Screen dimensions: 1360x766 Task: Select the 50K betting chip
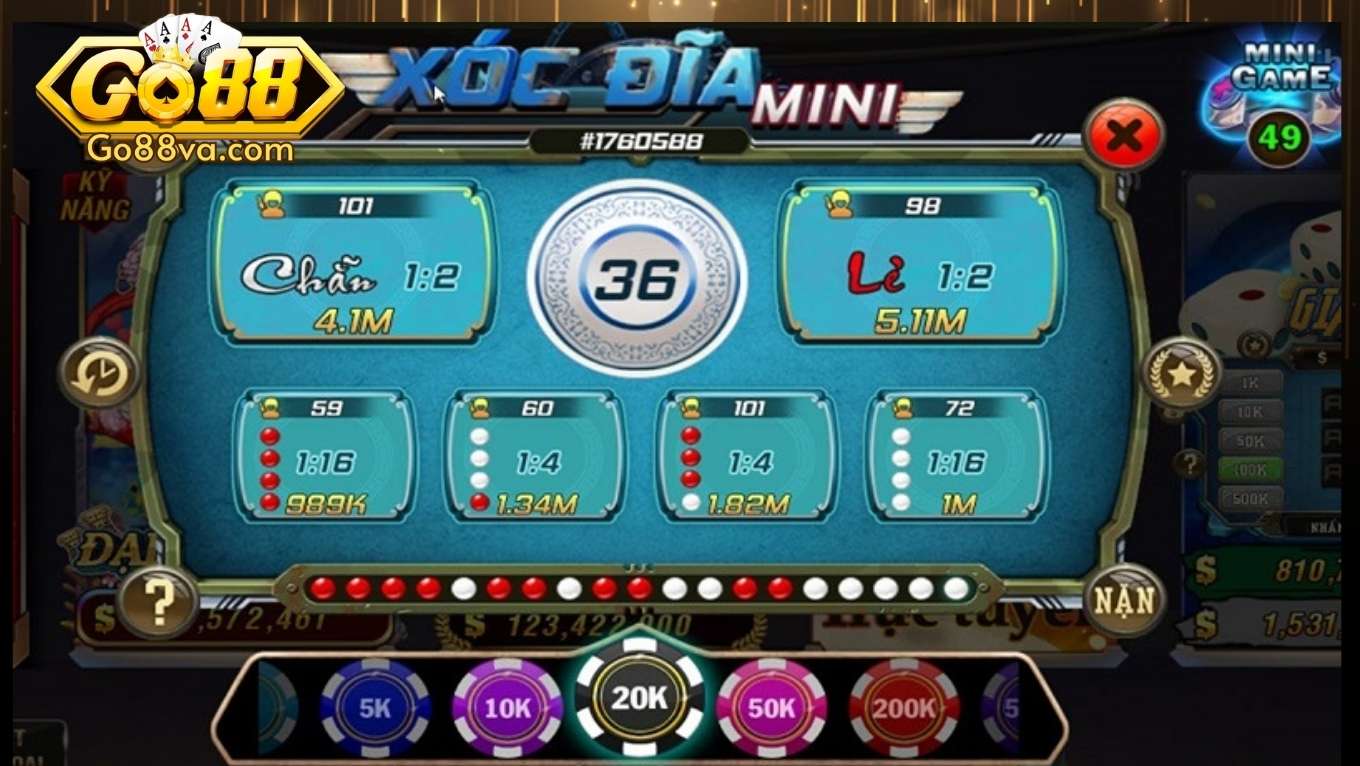coord(770,706)
